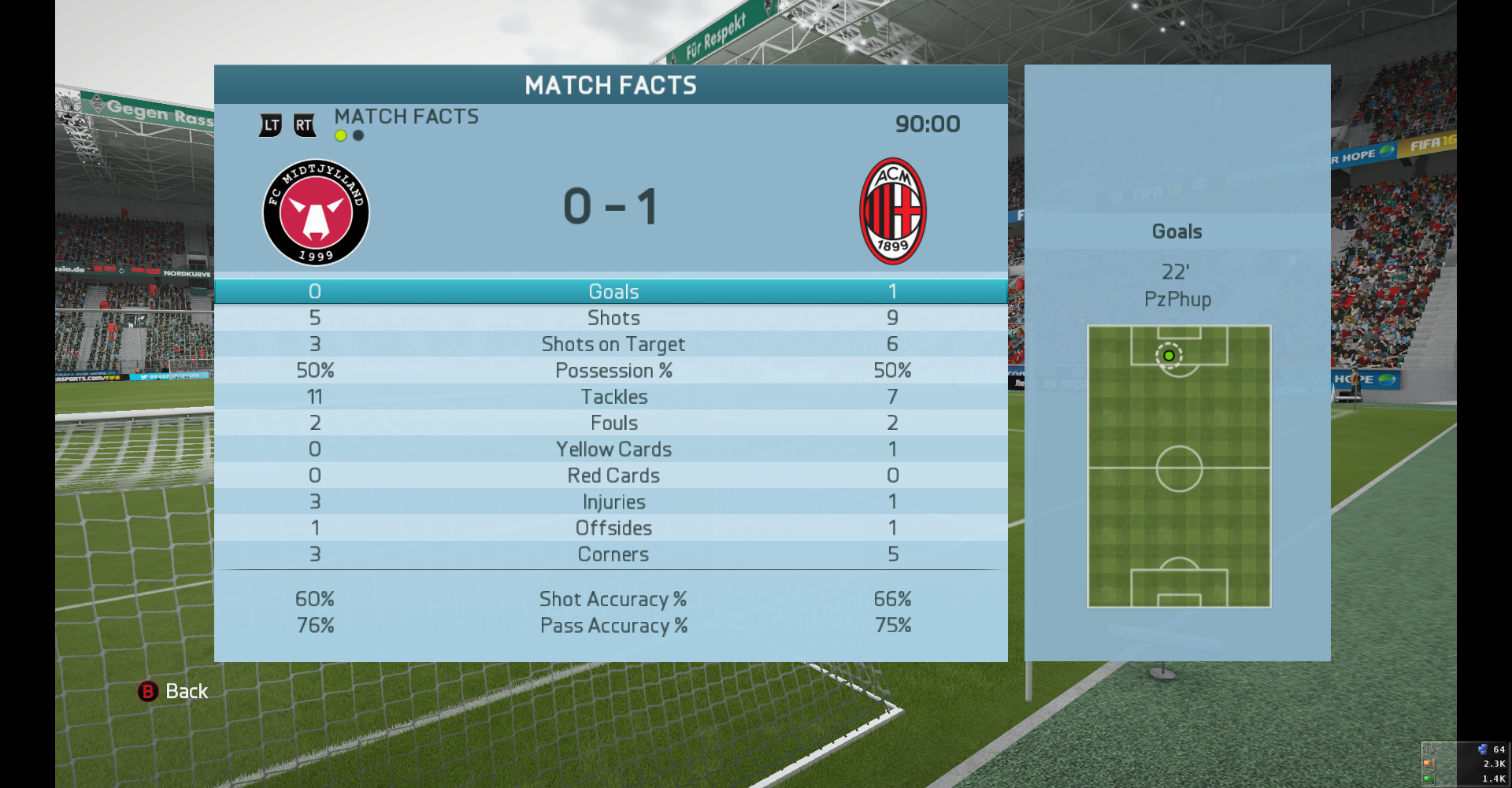The width and height of the screenshot is (1512, 788).
Task: Click the AC Milan club crest
Action: (892, 211)
